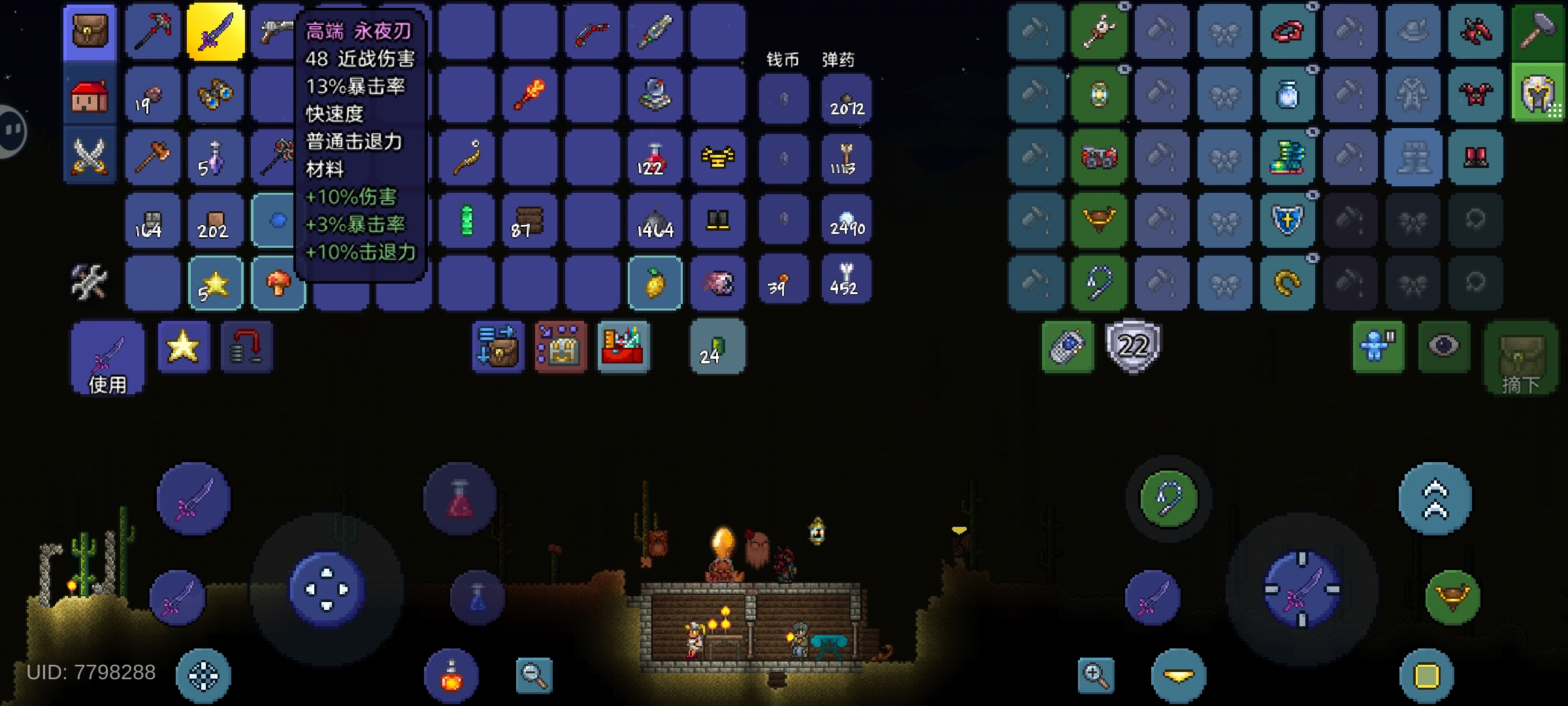Viewport: 1568px width, 706px height.
Task: Toggle the eye visibility button
Action: pos(1444,346)
